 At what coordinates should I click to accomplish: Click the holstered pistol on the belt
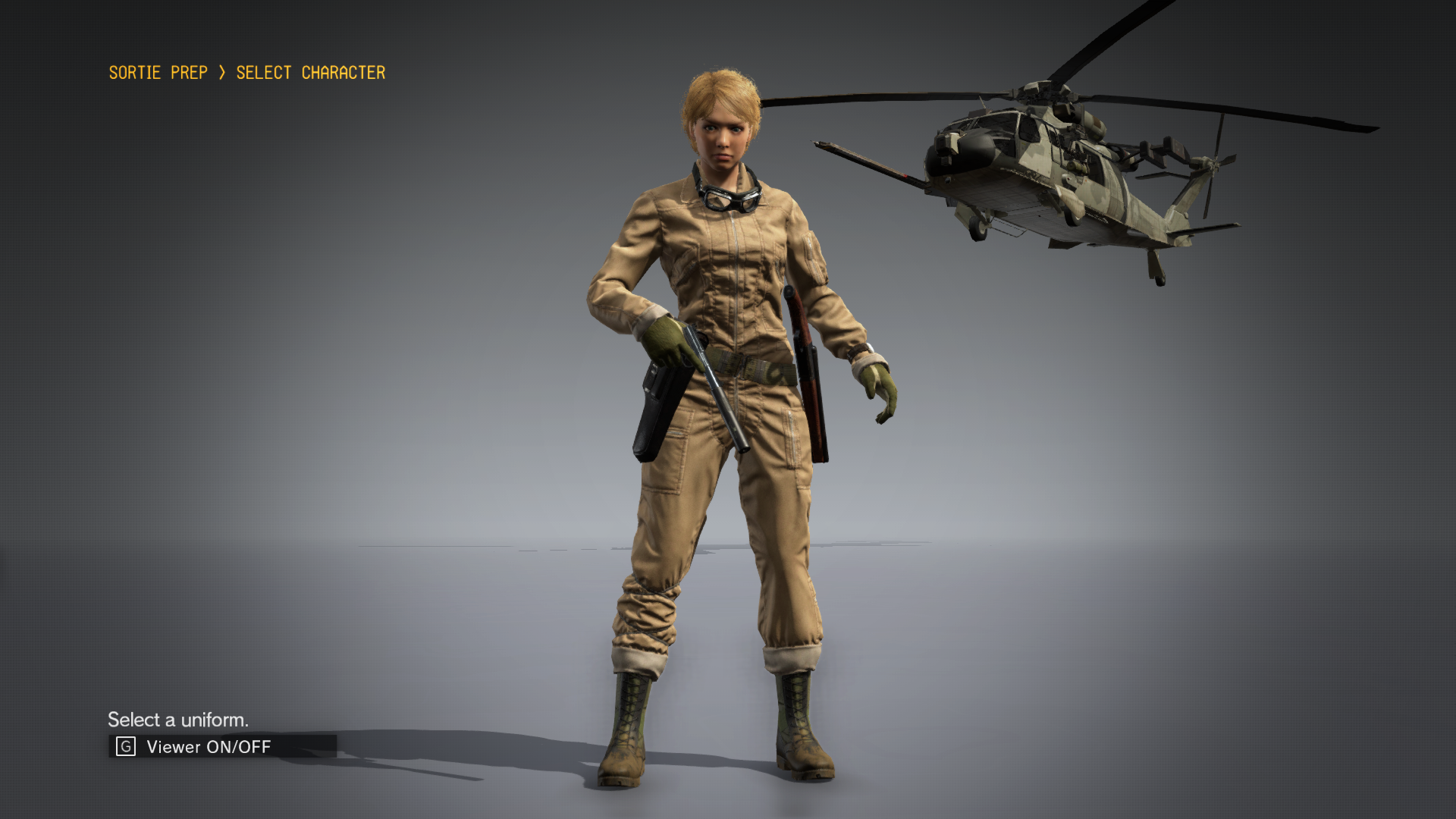click(x=656, y=413)
